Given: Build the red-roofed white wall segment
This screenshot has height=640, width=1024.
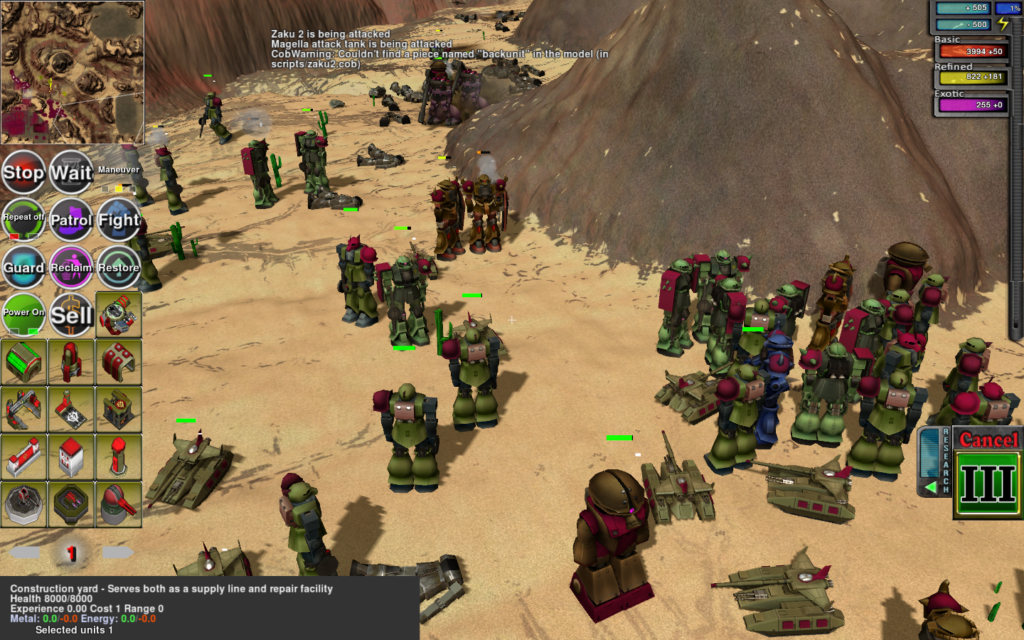Looking at the screenshot, I should click(23, 457).
